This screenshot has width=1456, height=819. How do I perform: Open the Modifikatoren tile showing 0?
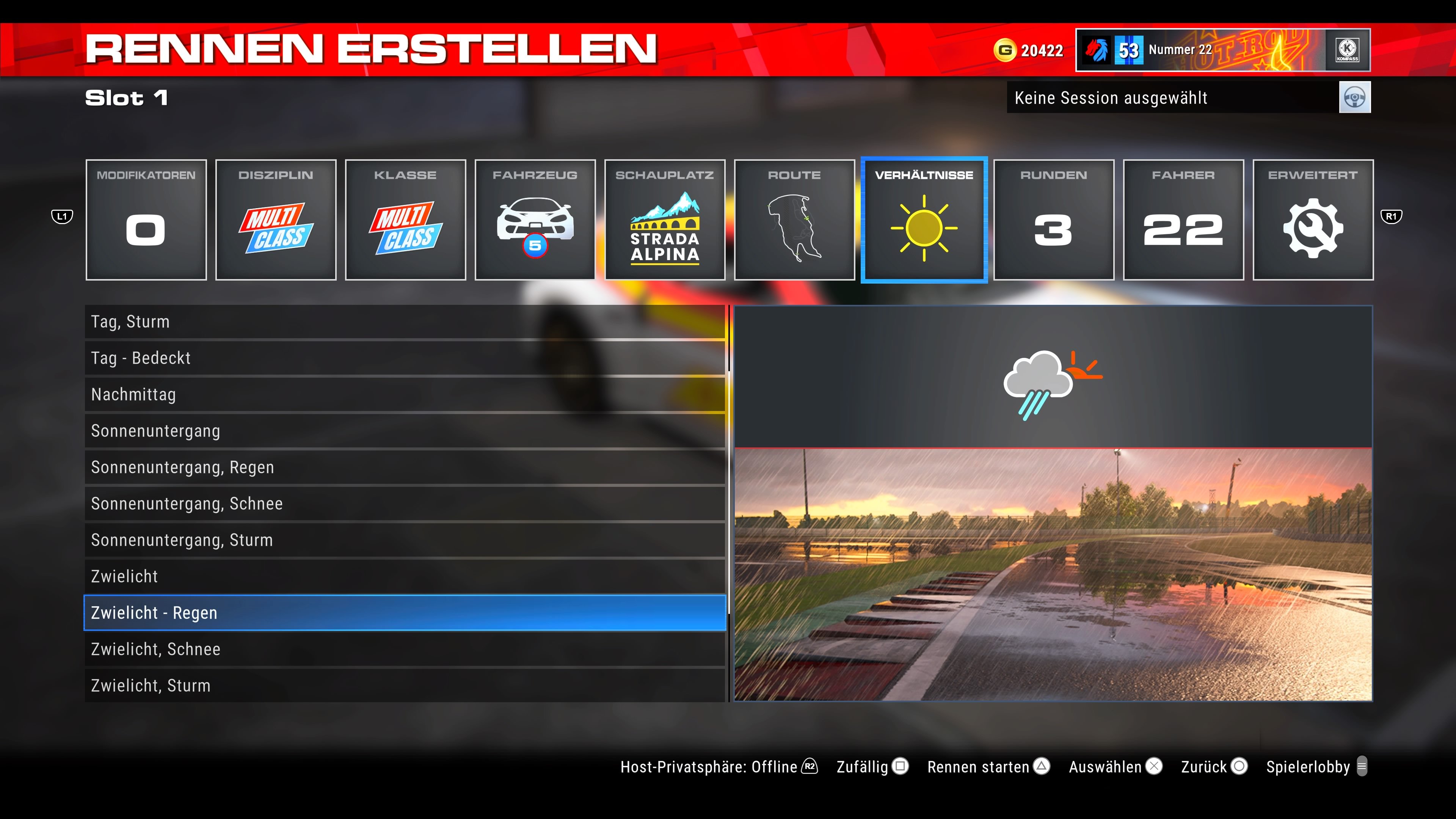click(x=146, y=220)
